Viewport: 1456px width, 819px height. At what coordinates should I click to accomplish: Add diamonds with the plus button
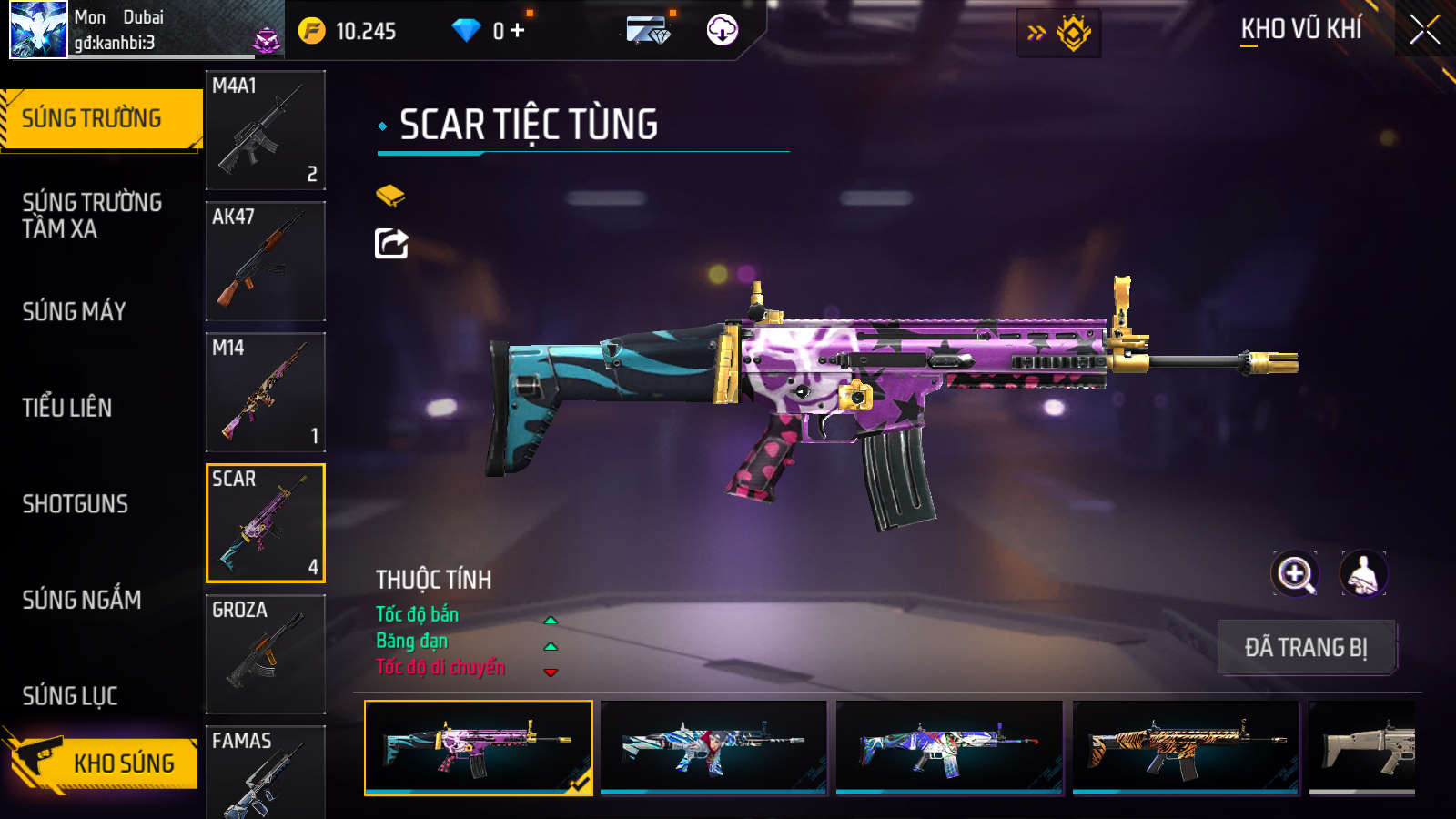518,31
